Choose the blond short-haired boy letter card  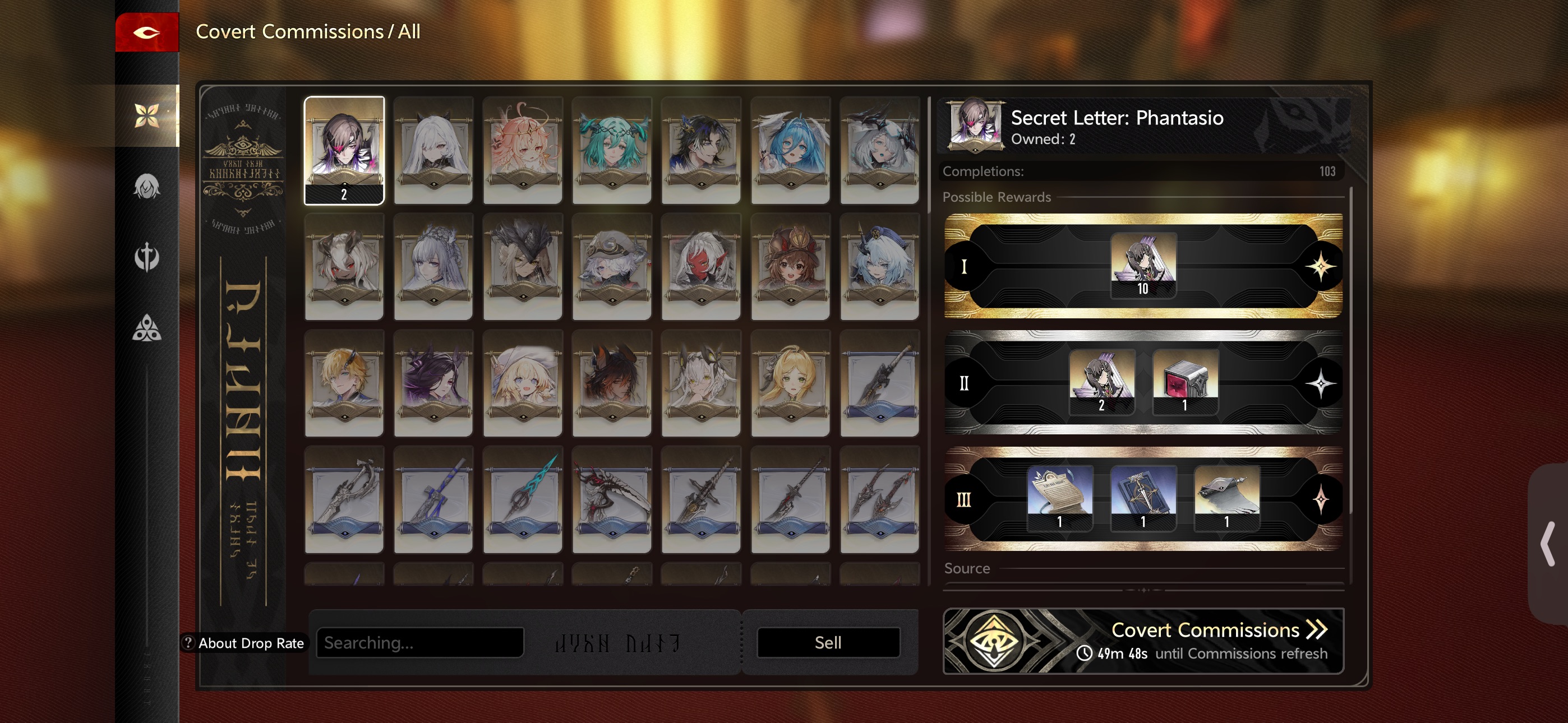coord(344,383)
